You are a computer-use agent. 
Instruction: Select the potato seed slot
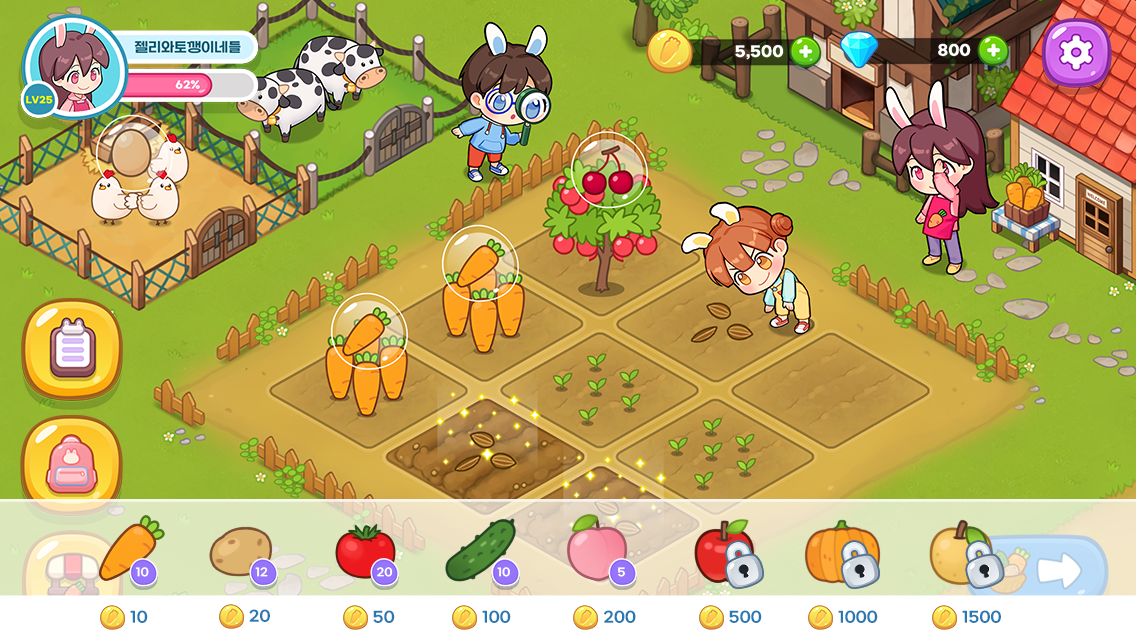pos(241,552)
